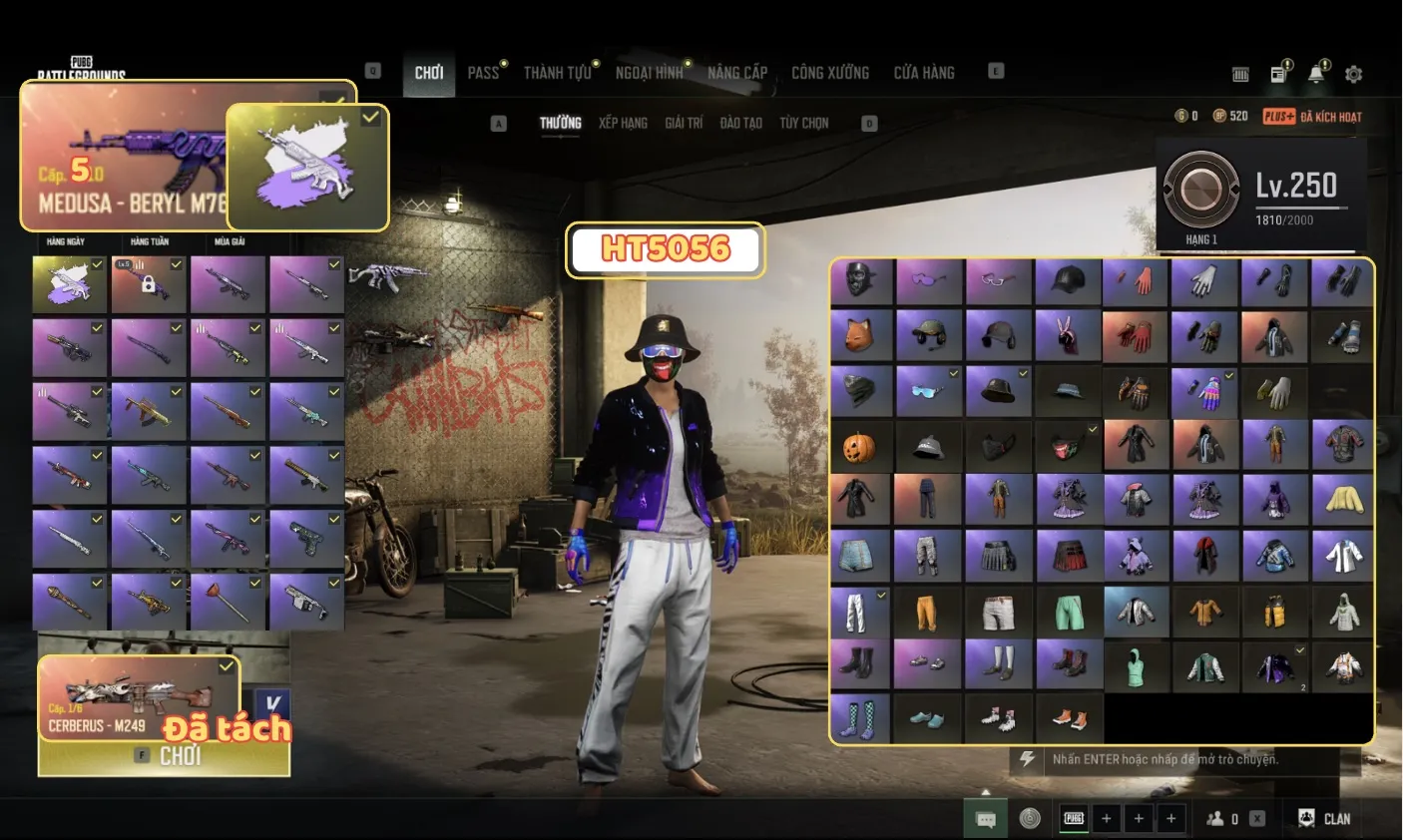Open the CLAN panel
Image resolution: width=1403 pixels, height=840 pixels.
click(1324, 818)
